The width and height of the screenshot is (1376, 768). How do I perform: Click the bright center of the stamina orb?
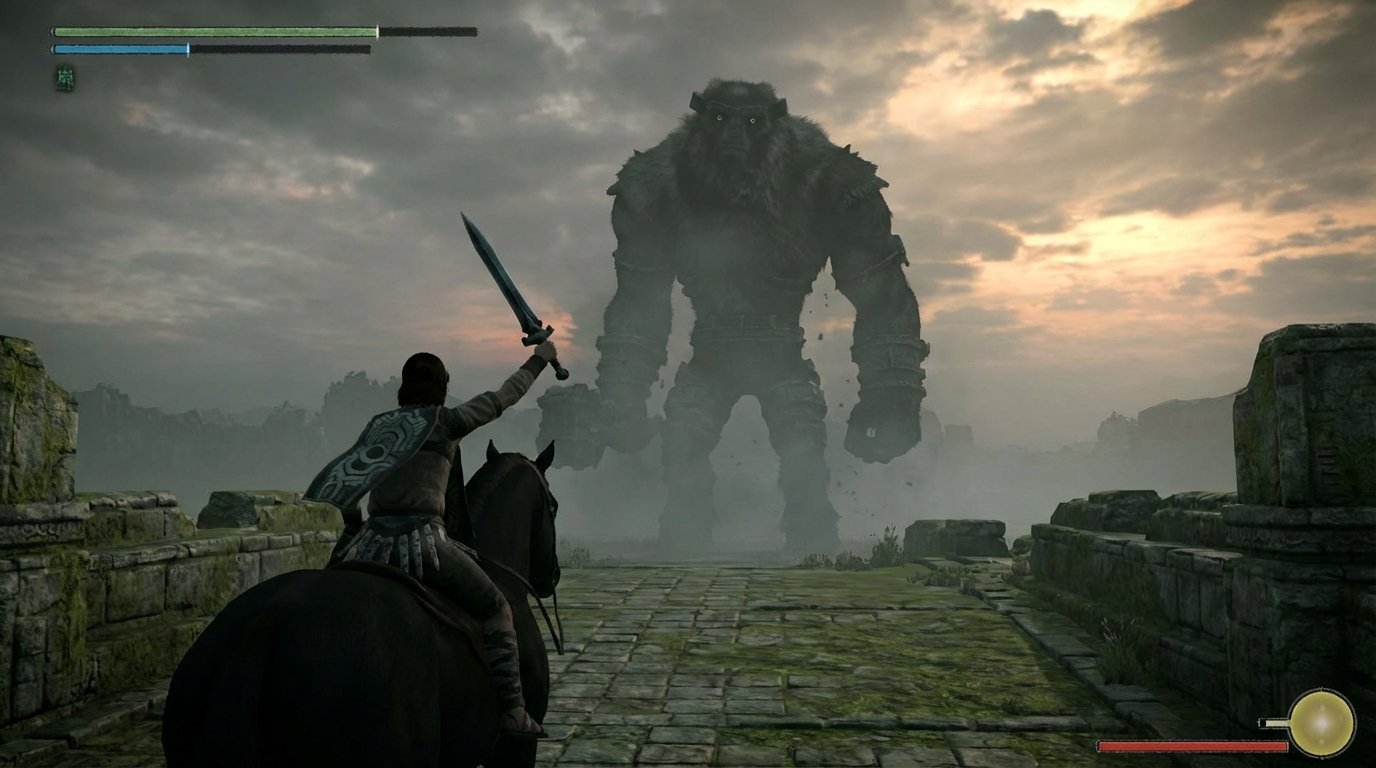pos(1322,723)
